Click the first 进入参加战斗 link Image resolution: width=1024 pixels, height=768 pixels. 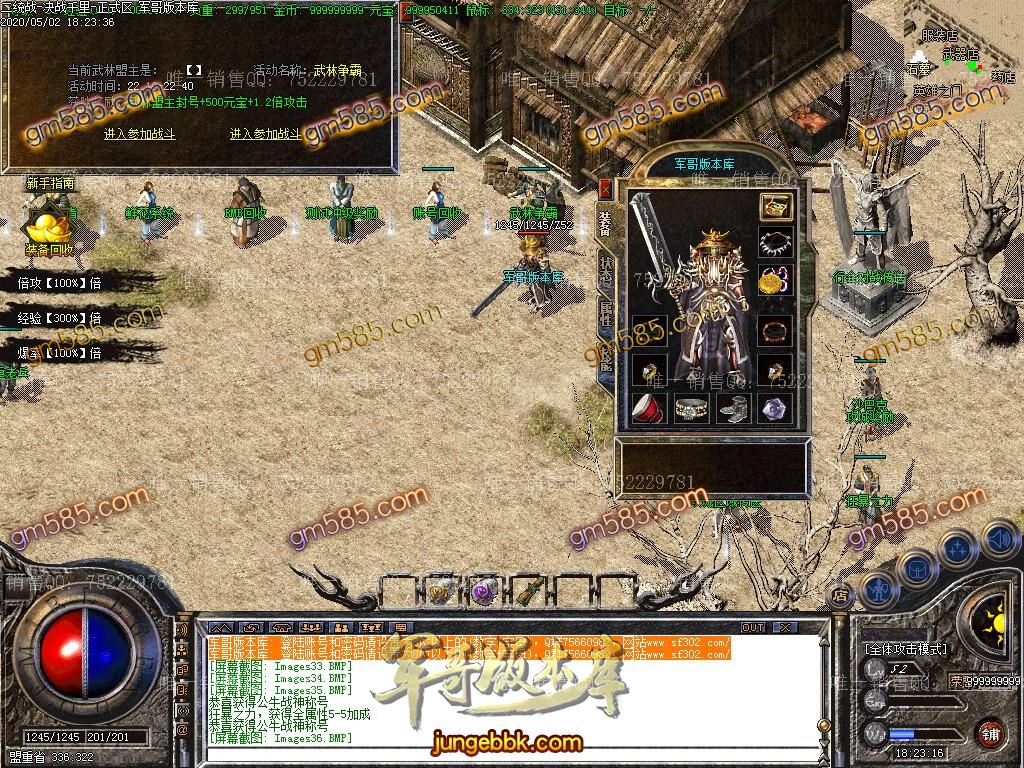140,134
